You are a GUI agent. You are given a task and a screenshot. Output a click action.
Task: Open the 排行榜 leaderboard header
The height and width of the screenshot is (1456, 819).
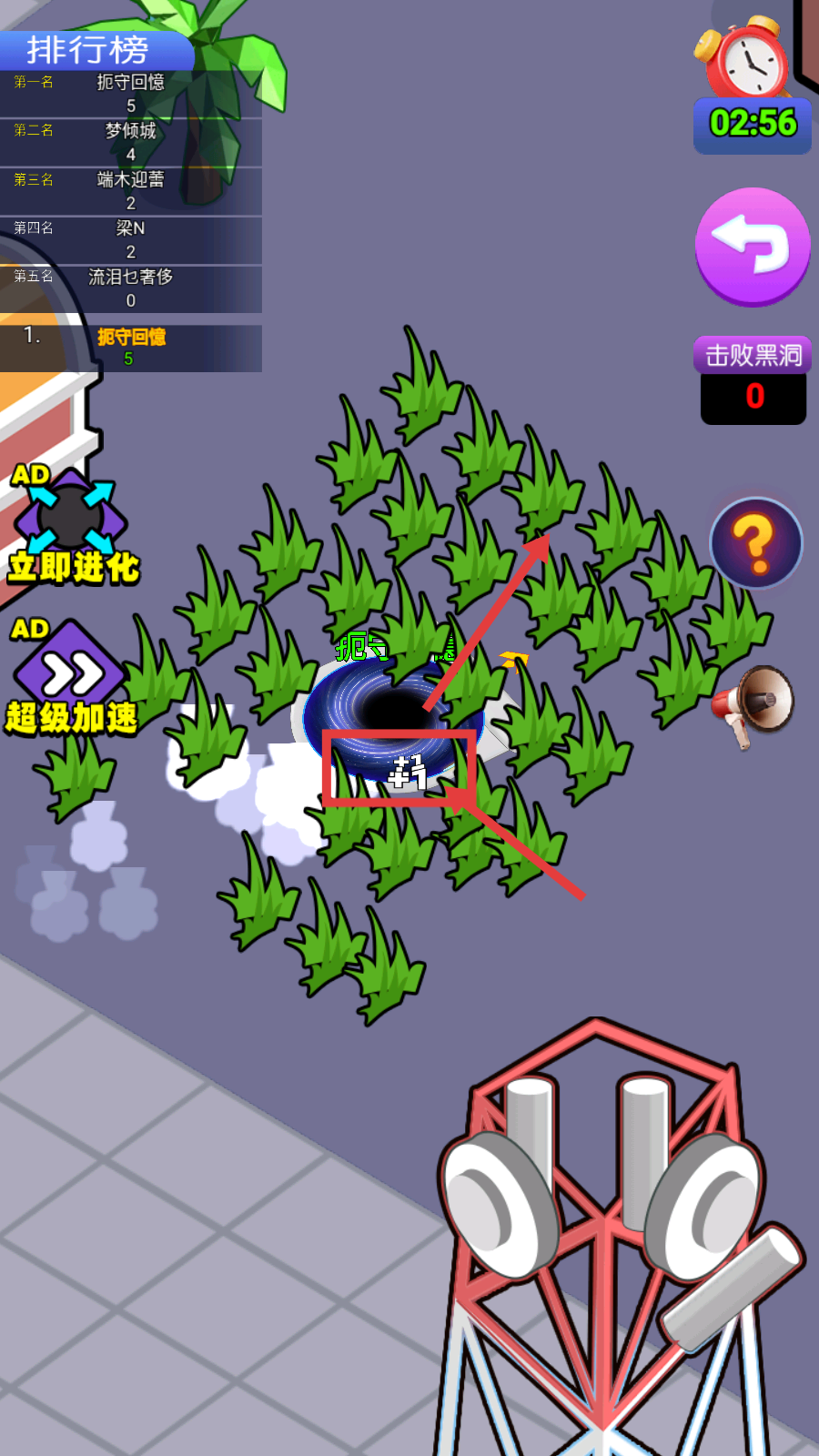89,50
